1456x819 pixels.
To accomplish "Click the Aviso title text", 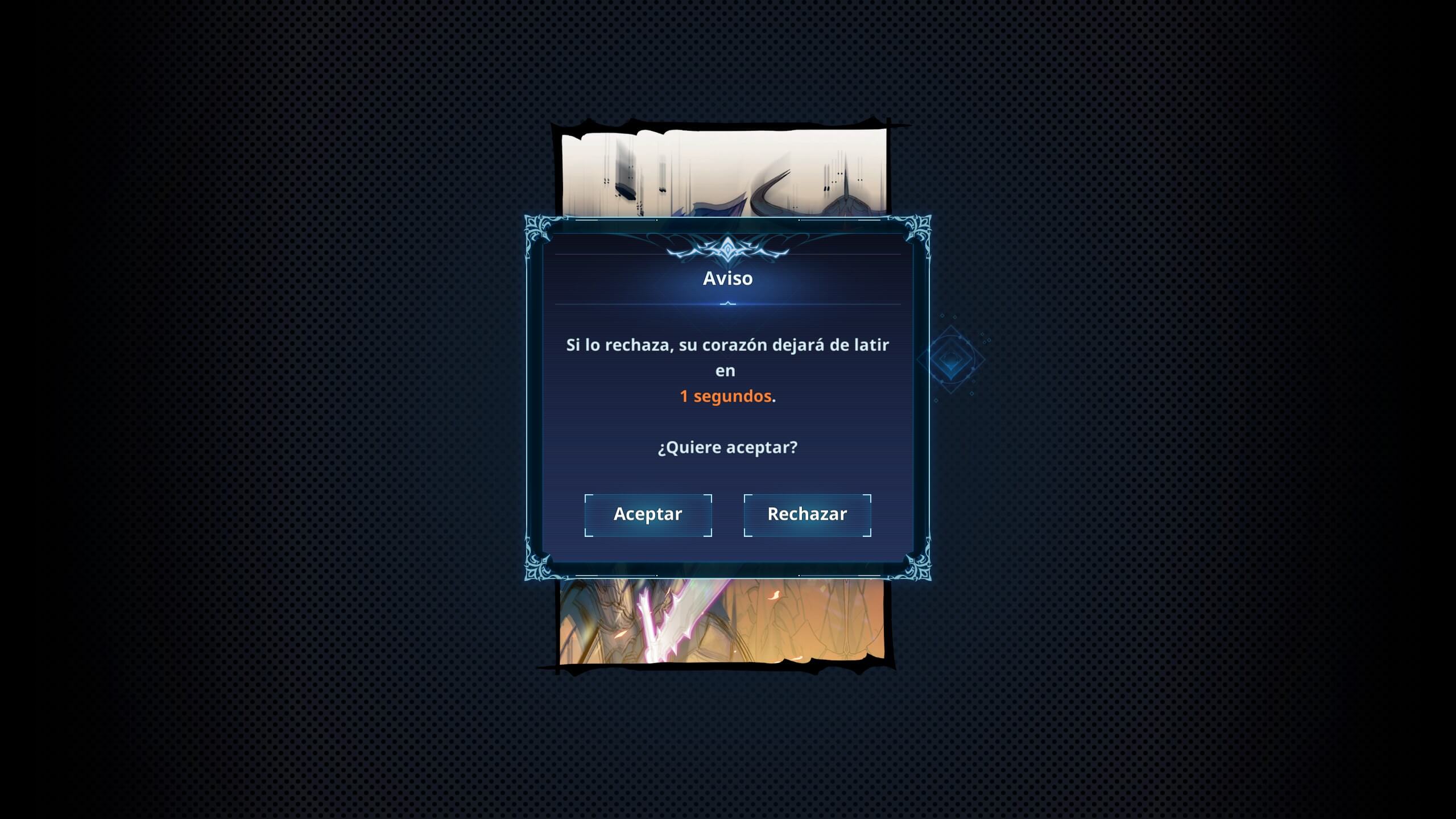I will 728,278.
